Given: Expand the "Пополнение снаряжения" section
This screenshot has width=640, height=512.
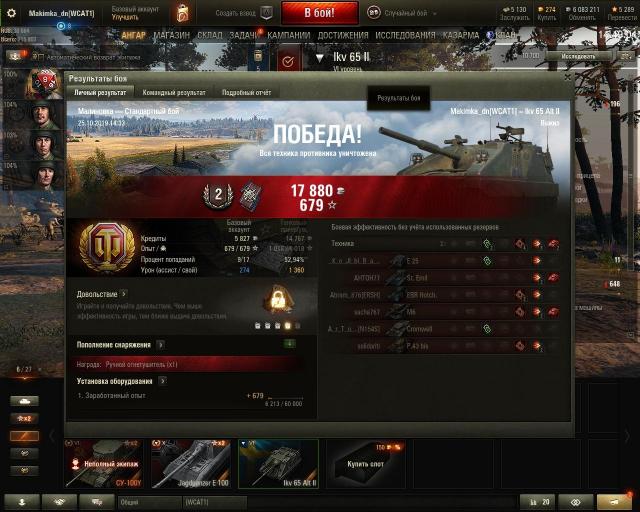Looking at the screenshot, I should pyautogui.click(x=160, y=345).
